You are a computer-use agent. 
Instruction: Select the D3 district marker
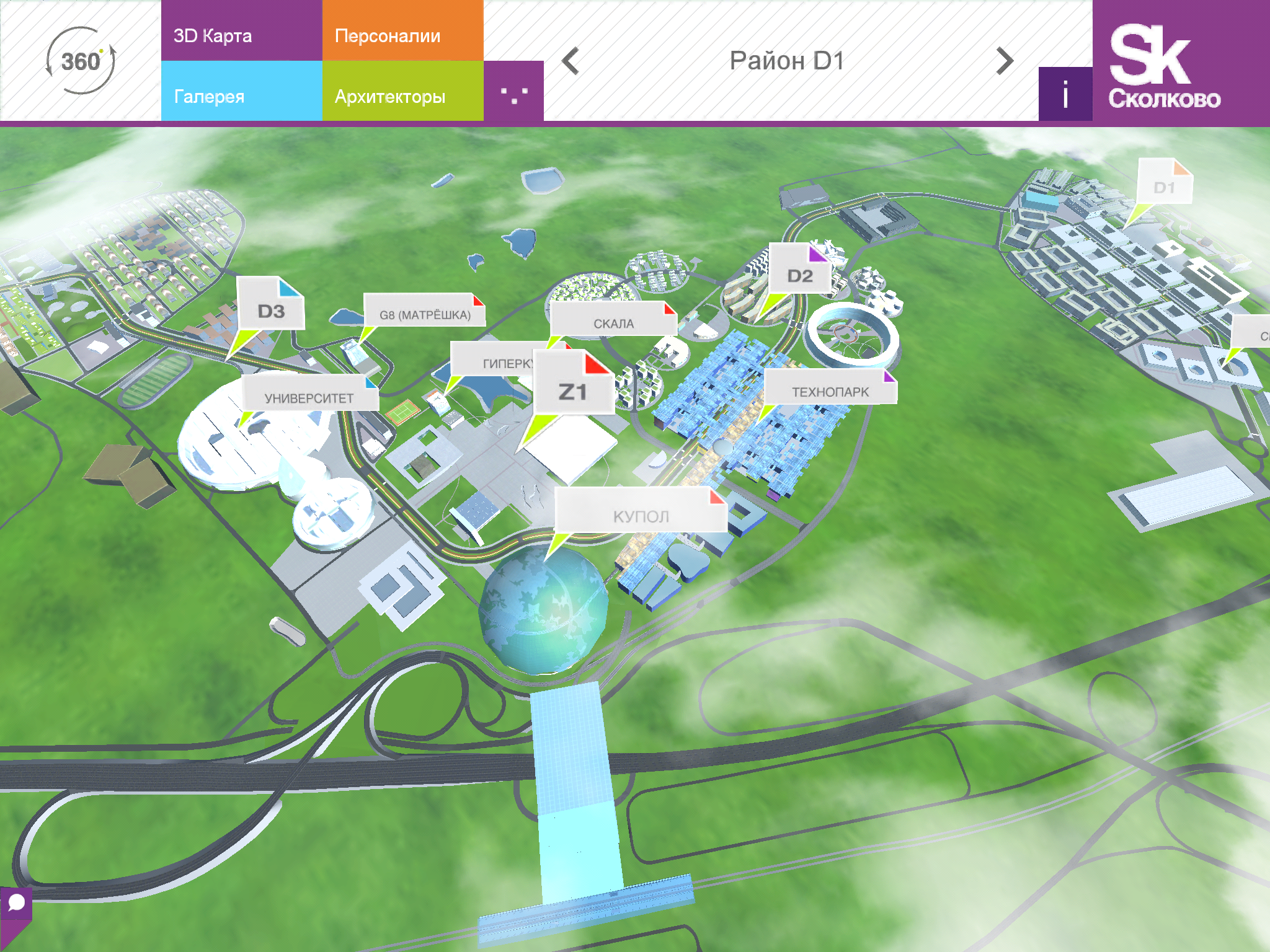(x=271, y=310)
